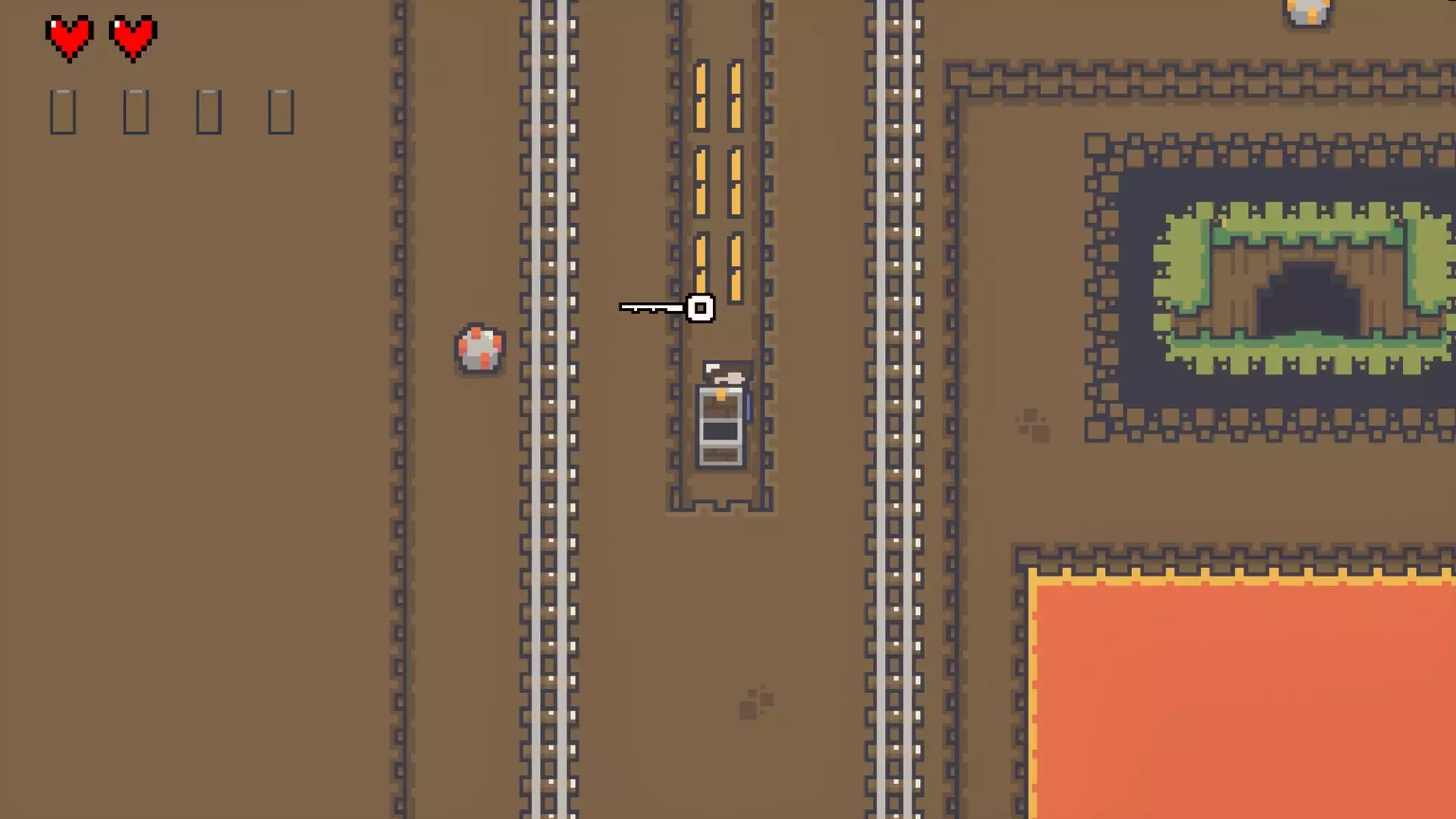Open the first empty inventory slot
The width and height of the screenshot is (1456, 819).
(x=61, y=111)
